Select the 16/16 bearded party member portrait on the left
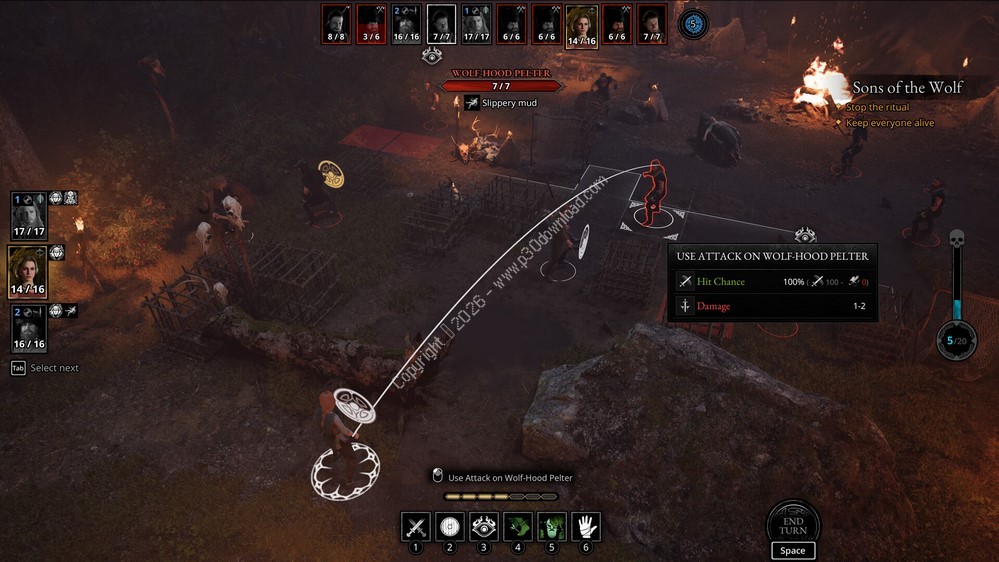The image size is (999, 562). pos(29,327)
